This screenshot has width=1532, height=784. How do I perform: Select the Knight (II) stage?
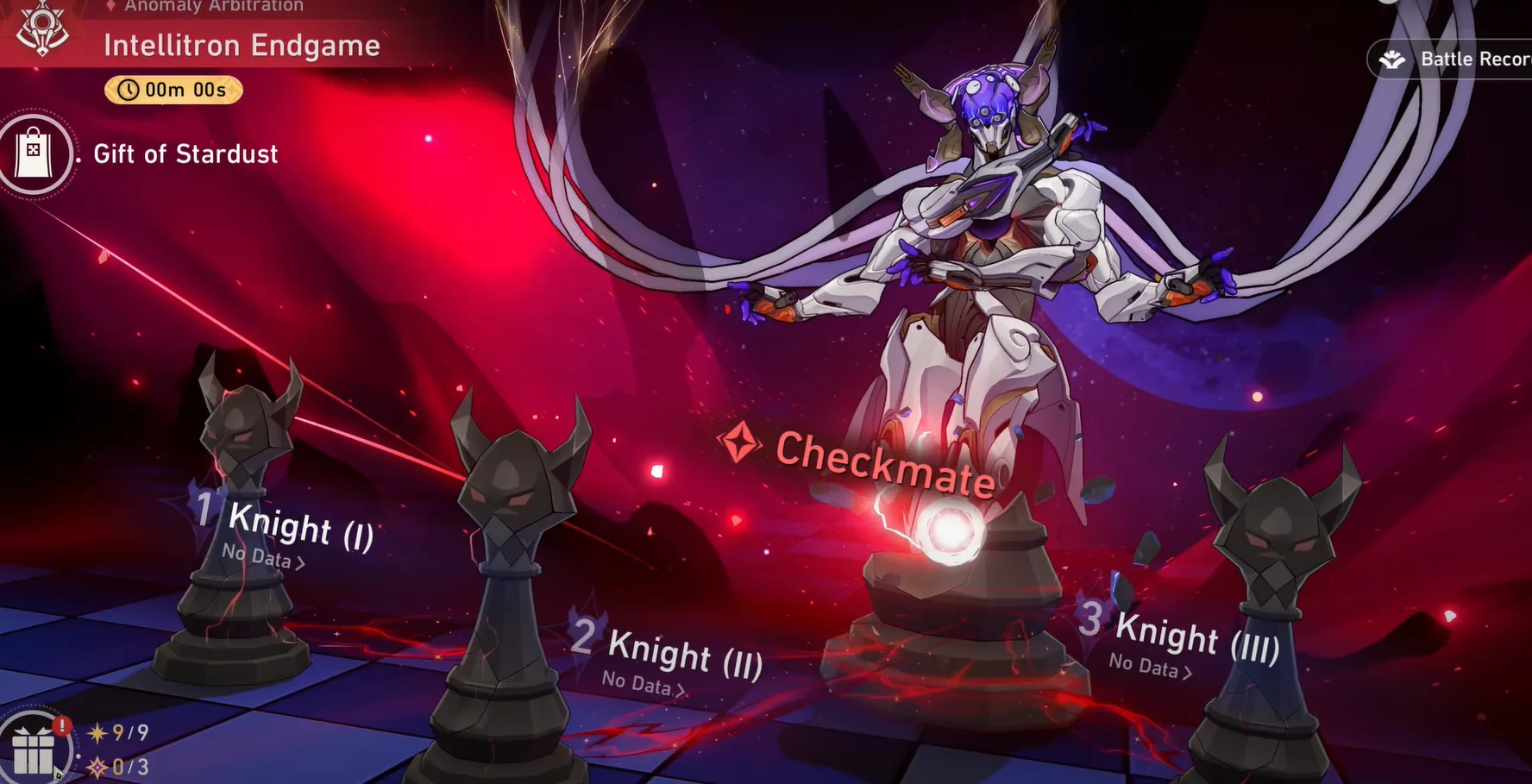tap(683, 651)
